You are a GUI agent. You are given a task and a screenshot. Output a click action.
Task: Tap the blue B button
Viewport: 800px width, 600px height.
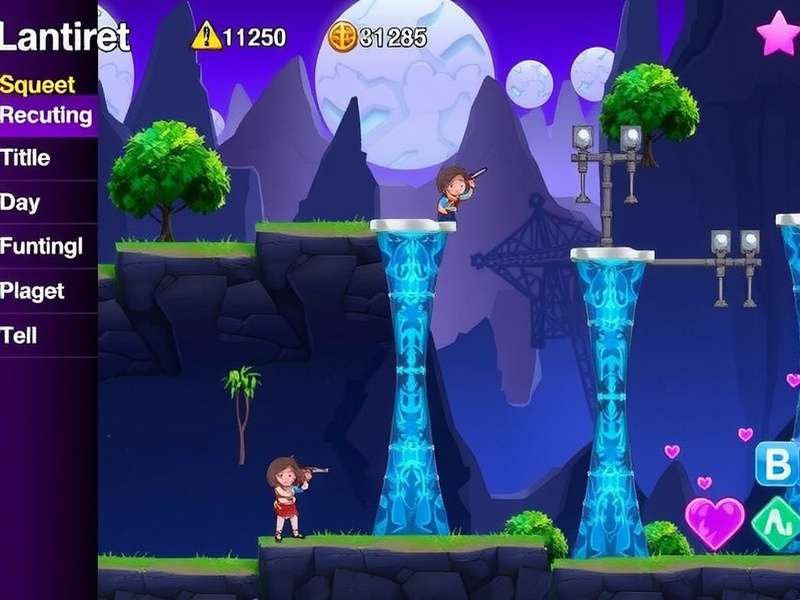(777, 463)
